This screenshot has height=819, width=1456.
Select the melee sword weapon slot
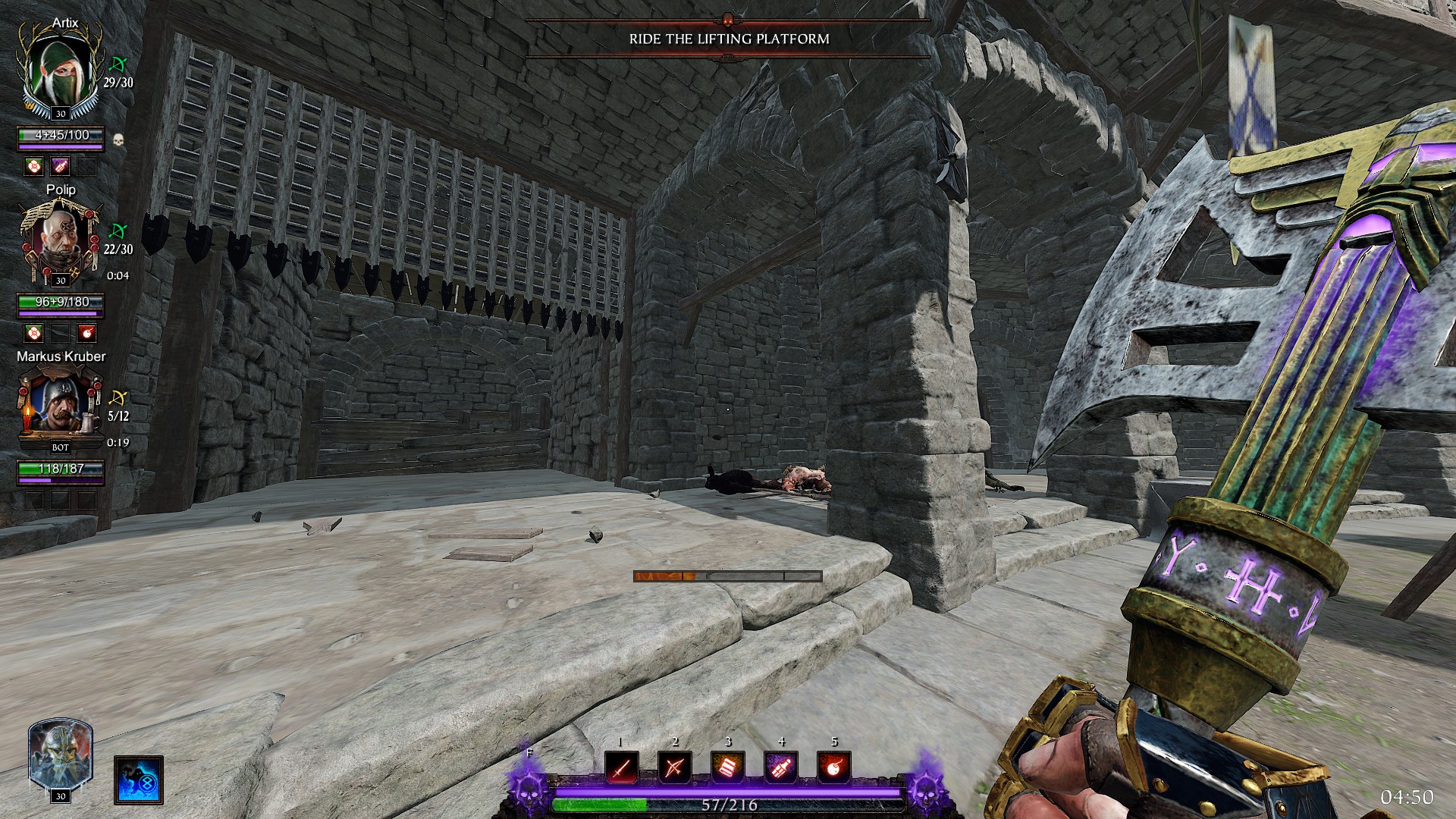coord(622,769)
